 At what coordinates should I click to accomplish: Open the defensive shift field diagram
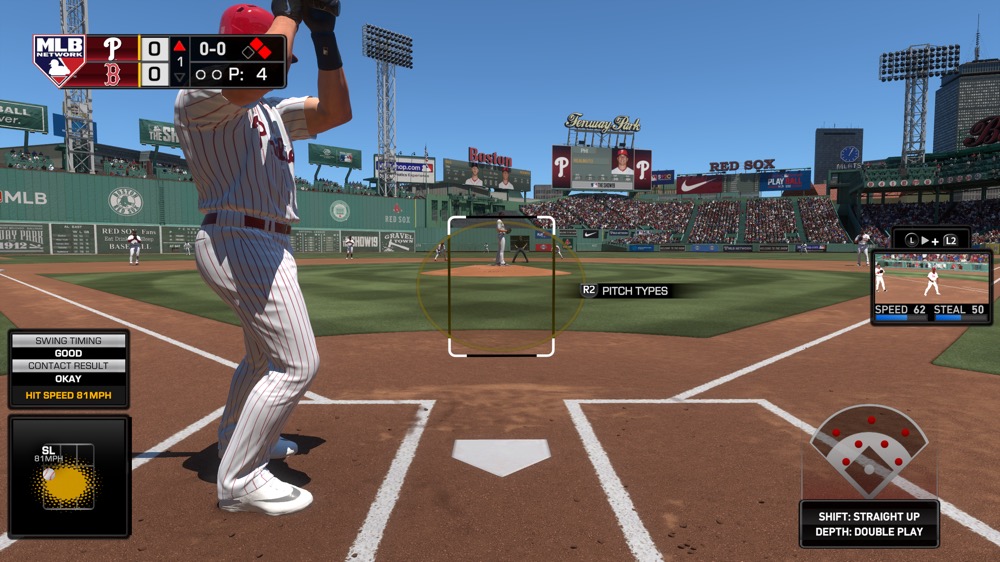coord(868,452)
